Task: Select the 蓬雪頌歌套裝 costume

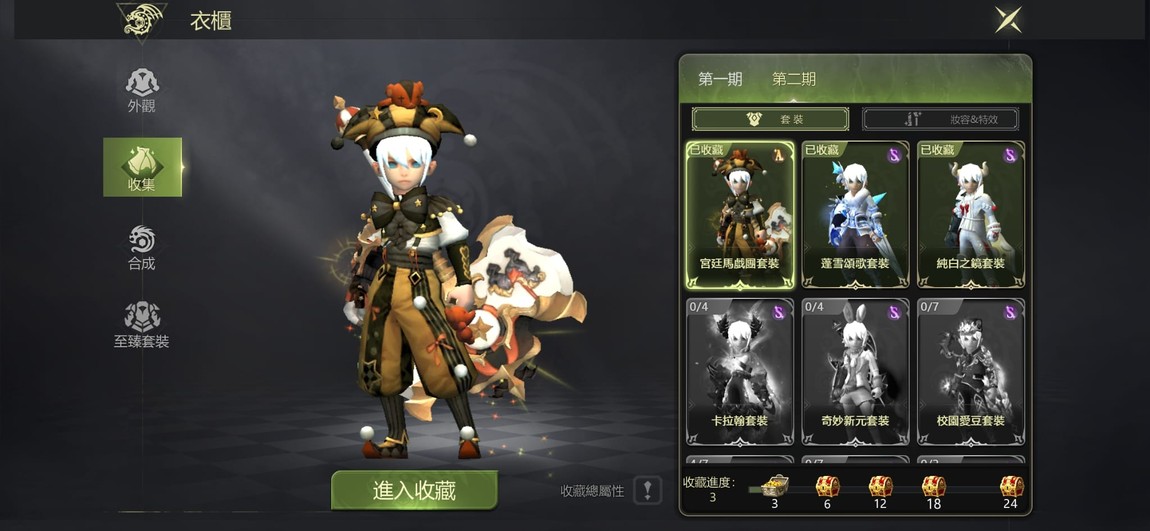Action: click(855, 213)
